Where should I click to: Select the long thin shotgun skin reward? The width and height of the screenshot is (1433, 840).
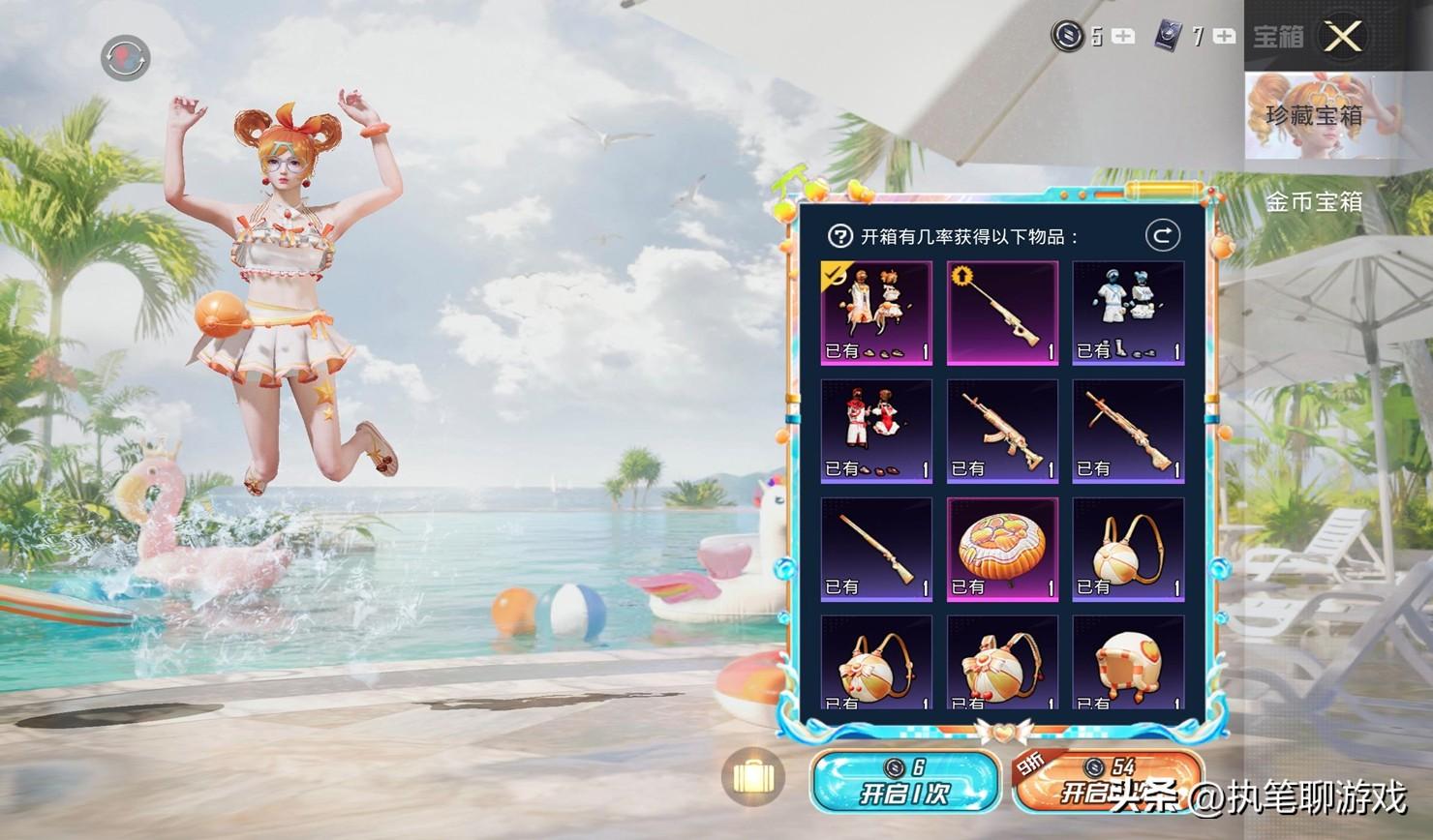coord(876,549)
